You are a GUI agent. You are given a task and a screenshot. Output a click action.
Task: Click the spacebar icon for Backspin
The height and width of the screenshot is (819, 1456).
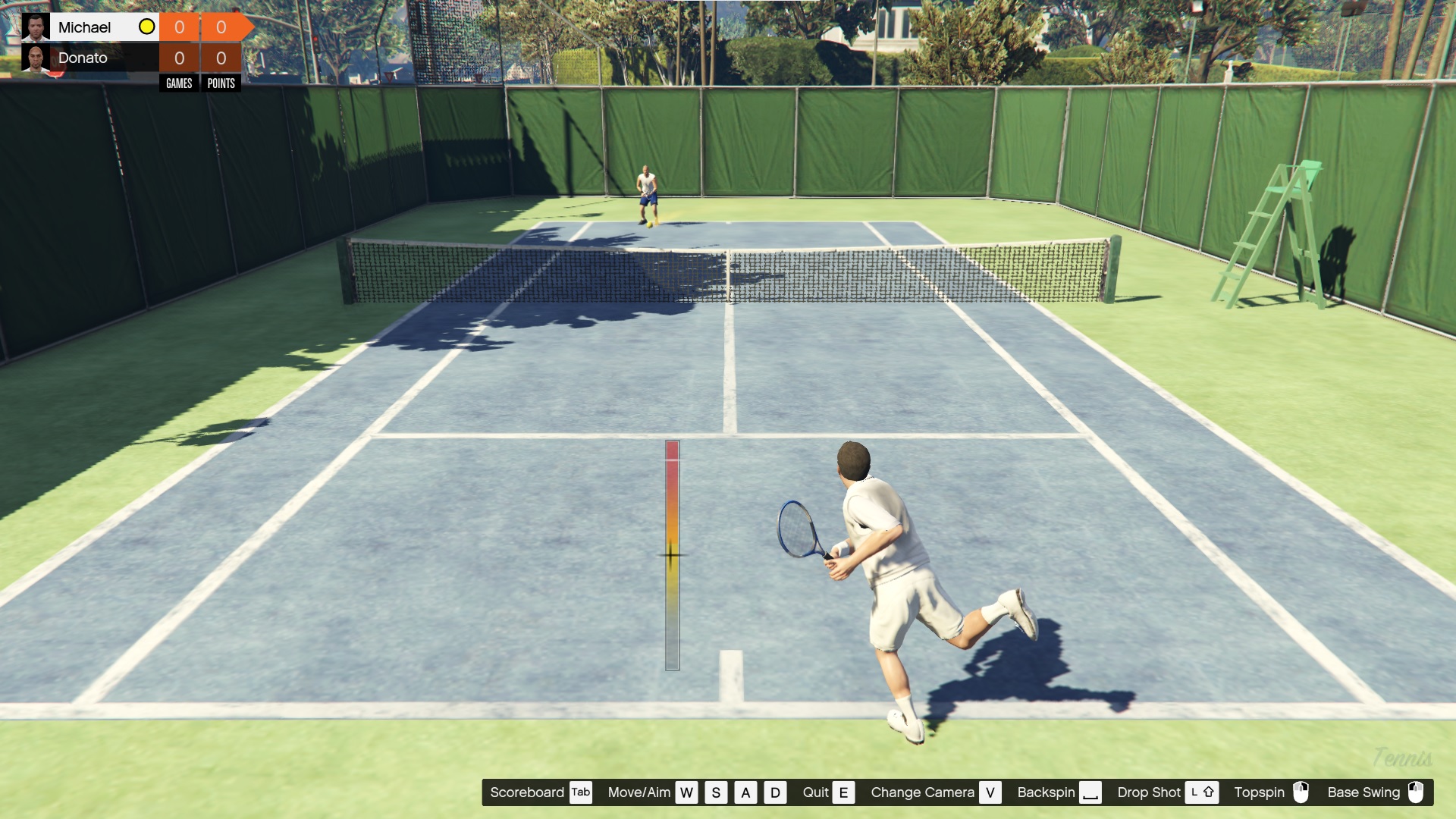[1092, 794]
